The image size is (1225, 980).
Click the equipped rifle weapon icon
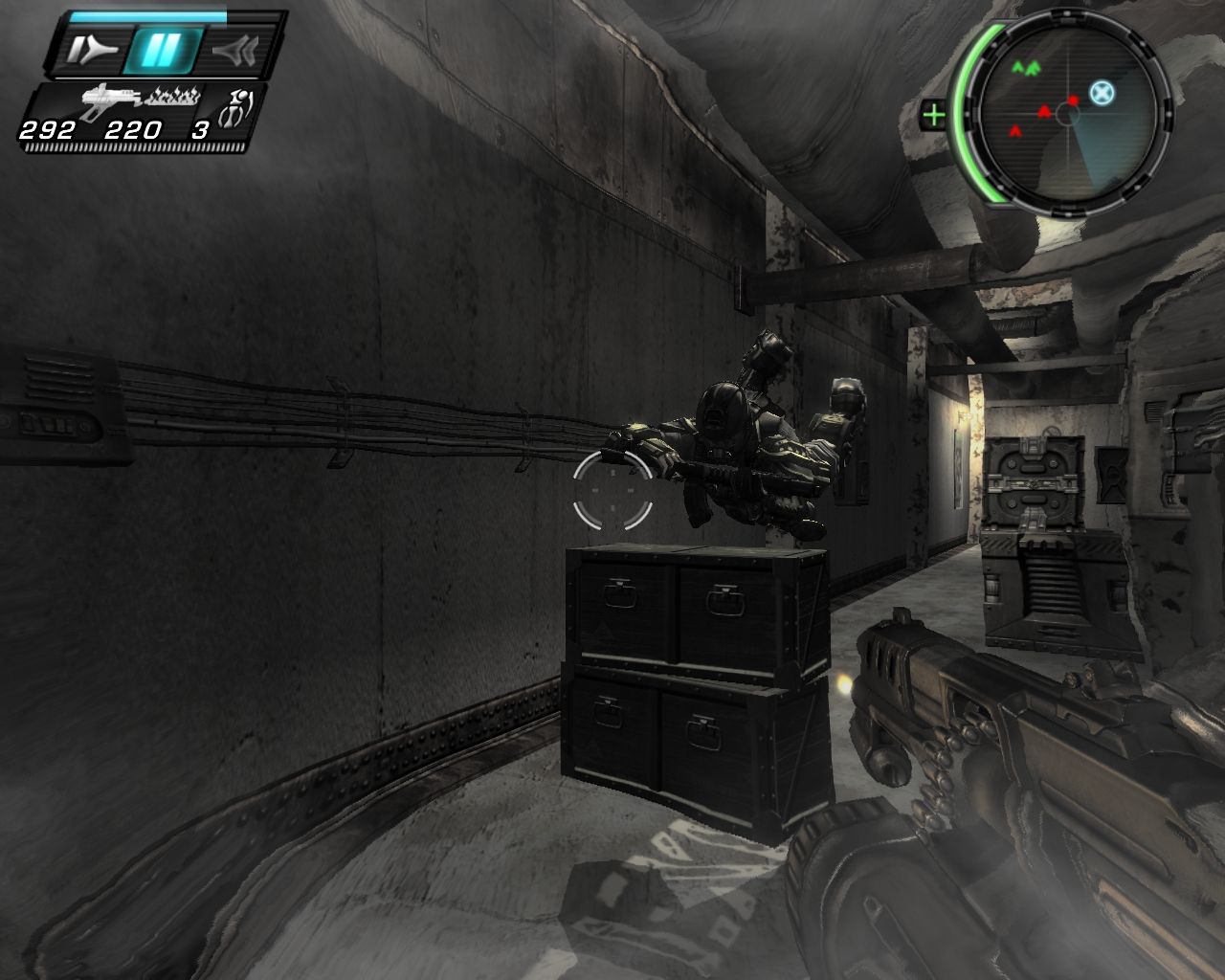click(109, 100)
